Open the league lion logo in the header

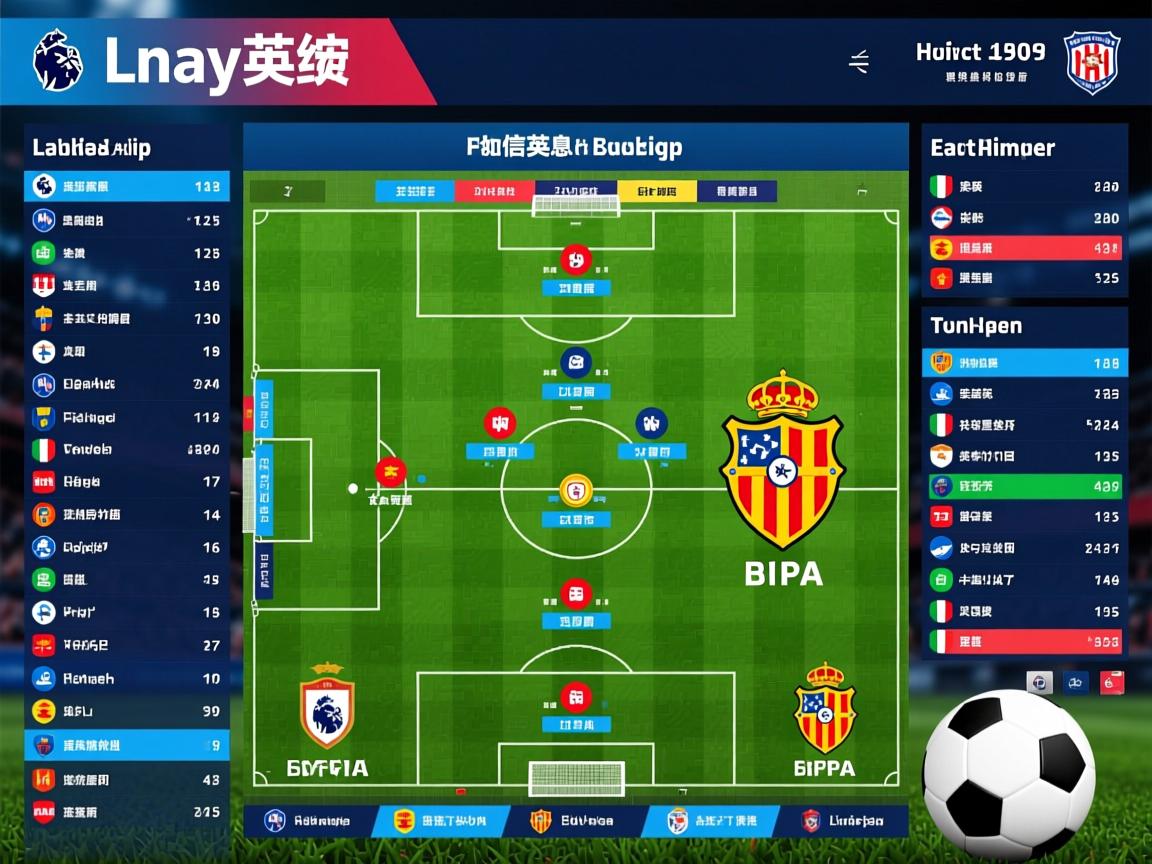coord(57,60)
